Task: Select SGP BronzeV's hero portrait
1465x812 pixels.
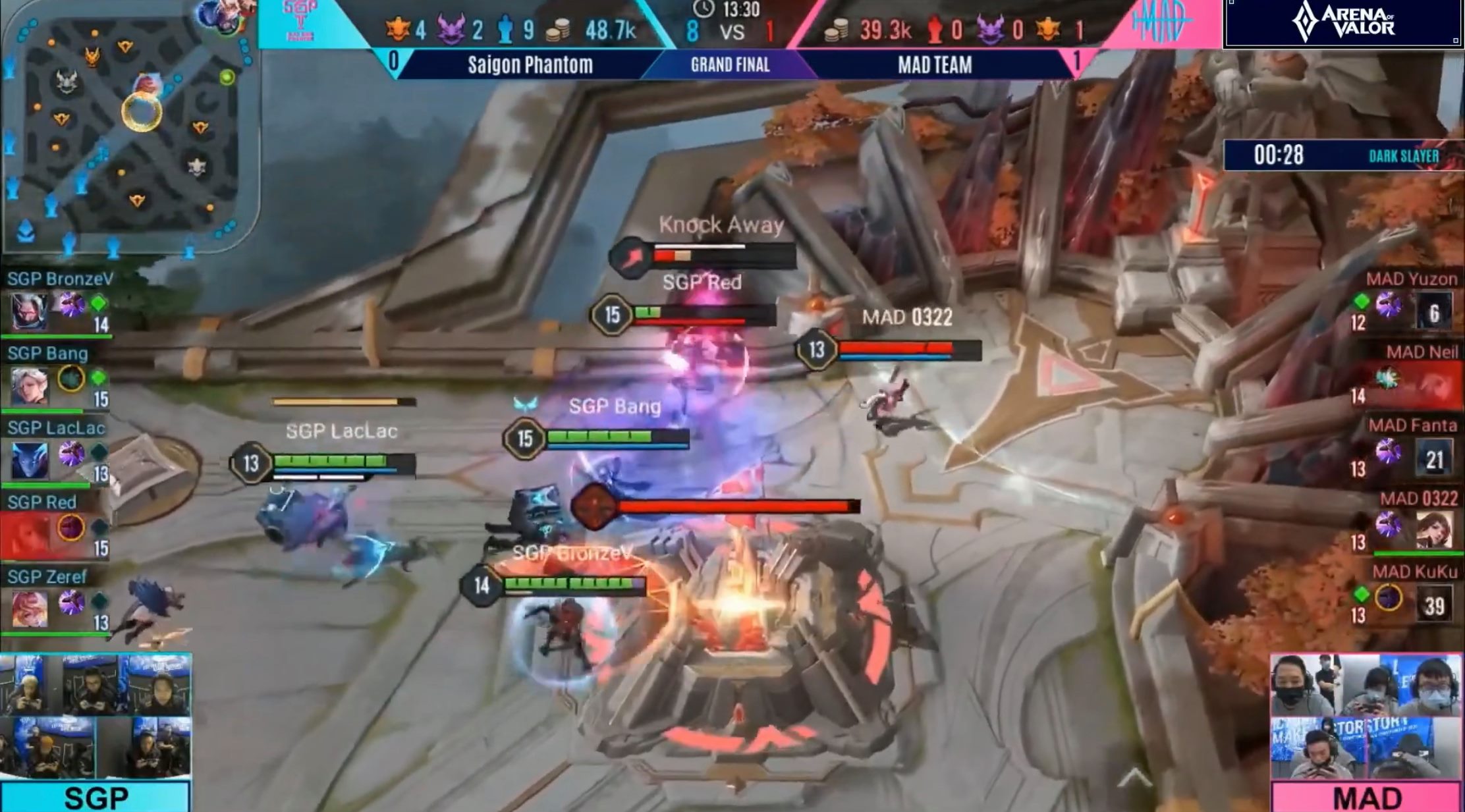Action: (x=30, y=311)
